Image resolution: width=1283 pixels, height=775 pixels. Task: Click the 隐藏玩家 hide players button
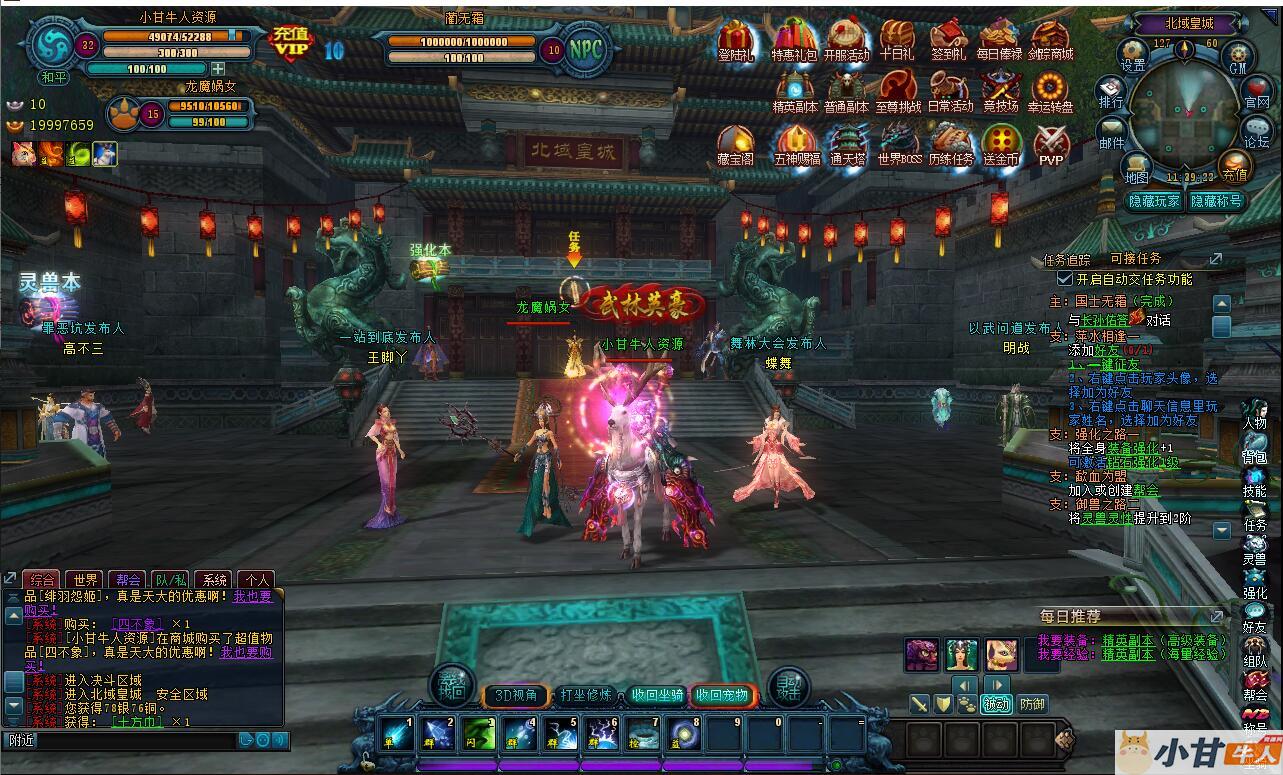(1155, 201)
